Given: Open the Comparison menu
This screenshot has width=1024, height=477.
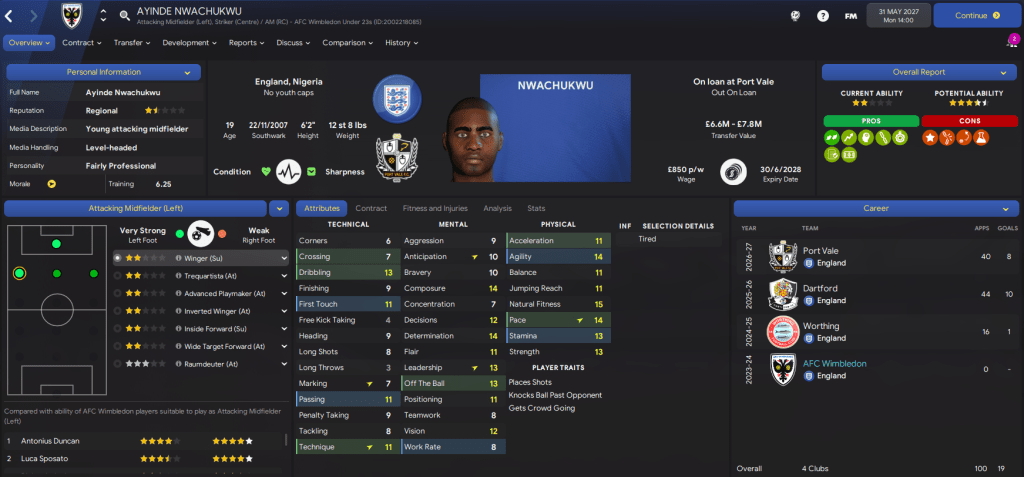Looking at the screenshot, I should point(347,43).
